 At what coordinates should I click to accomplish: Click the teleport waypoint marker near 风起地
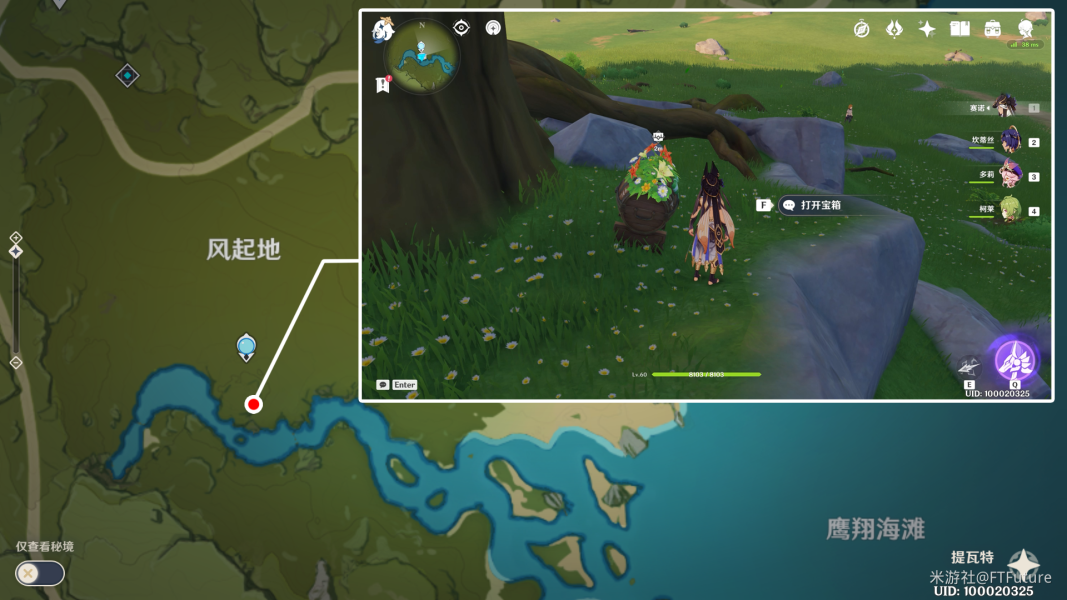click(x=246, y=347)
